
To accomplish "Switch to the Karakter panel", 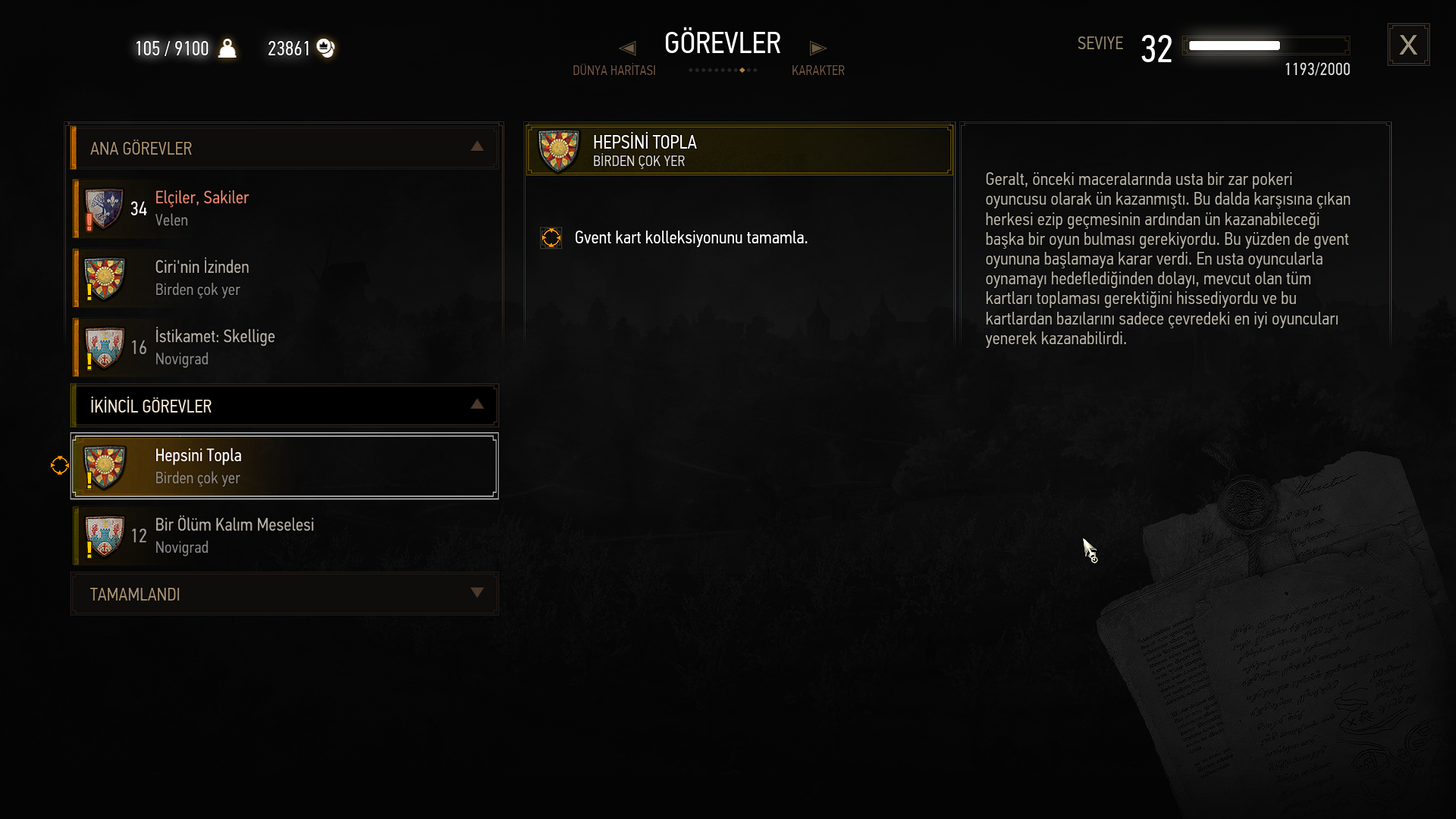I will (x=817, y=71).
